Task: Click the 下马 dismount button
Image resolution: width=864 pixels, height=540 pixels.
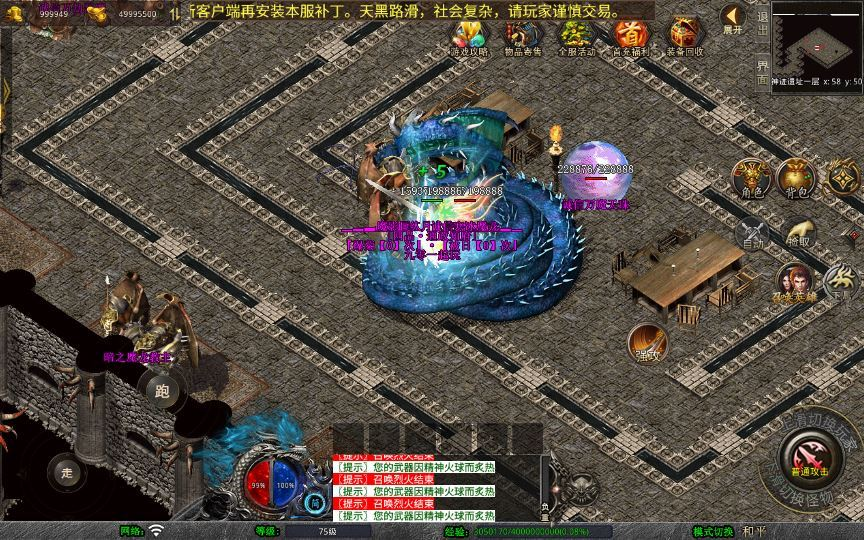Action: [839, 283]
